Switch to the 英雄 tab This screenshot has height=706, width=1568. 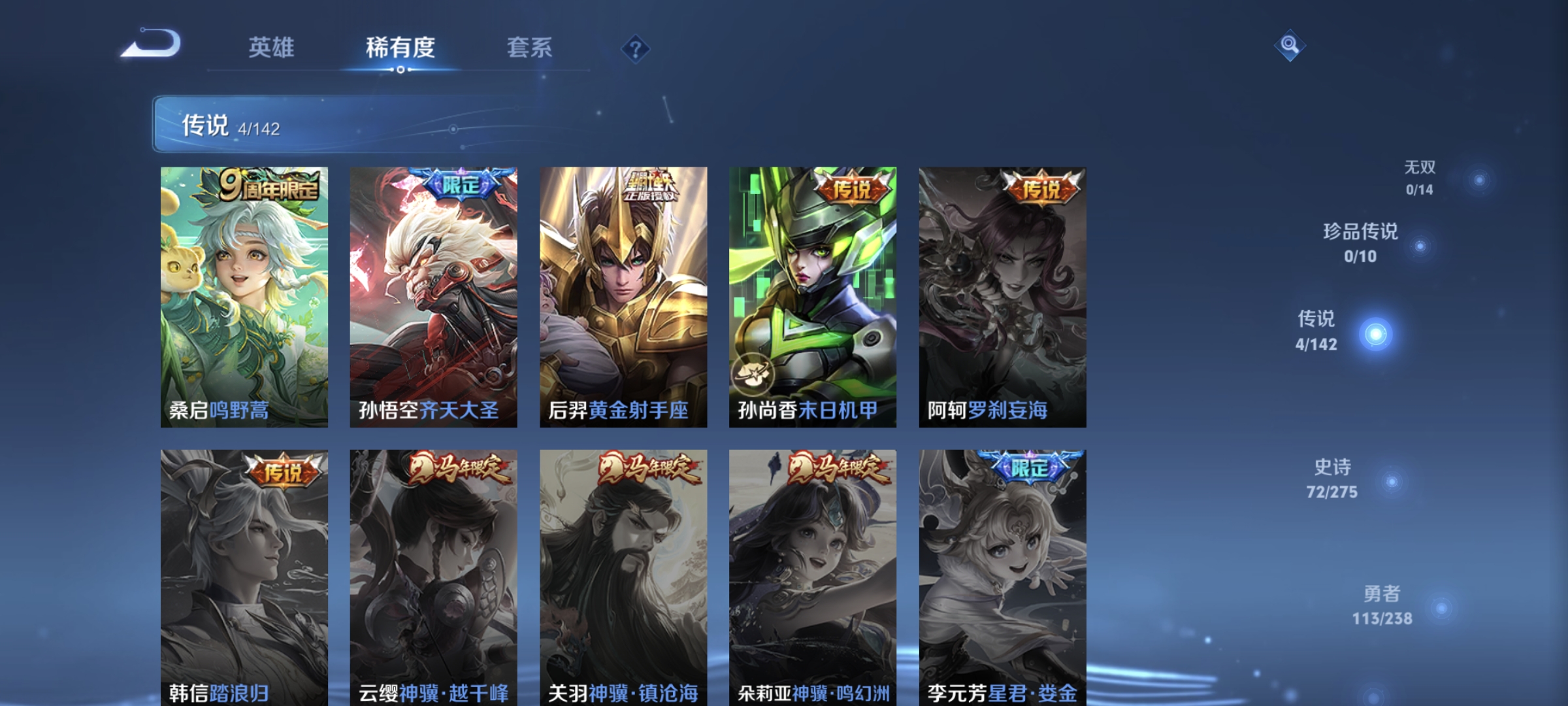click(x=272, y=47)
